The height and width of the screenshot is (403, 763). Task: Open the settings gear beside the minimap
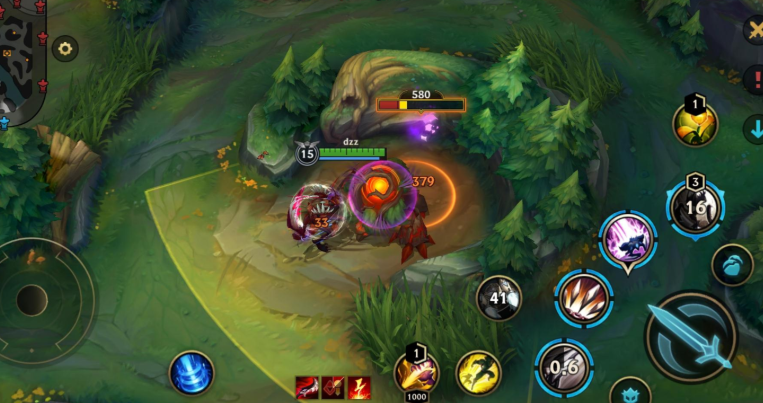[x=66, y=48]
